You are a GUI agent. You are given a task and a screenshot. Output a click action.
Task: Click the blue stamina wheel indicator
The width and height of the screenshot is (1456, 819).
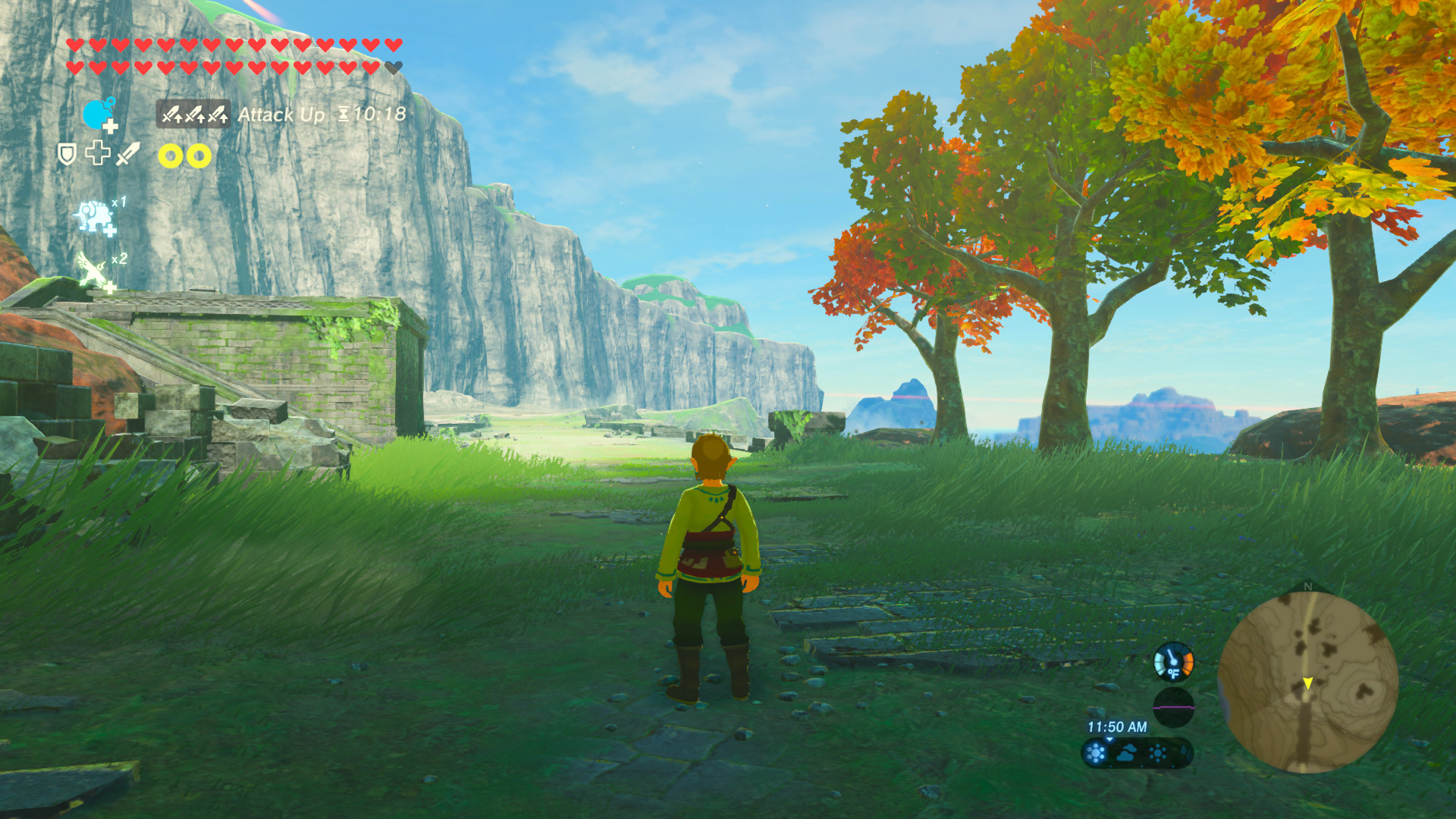pyautogui.click(x=96, y=114)
